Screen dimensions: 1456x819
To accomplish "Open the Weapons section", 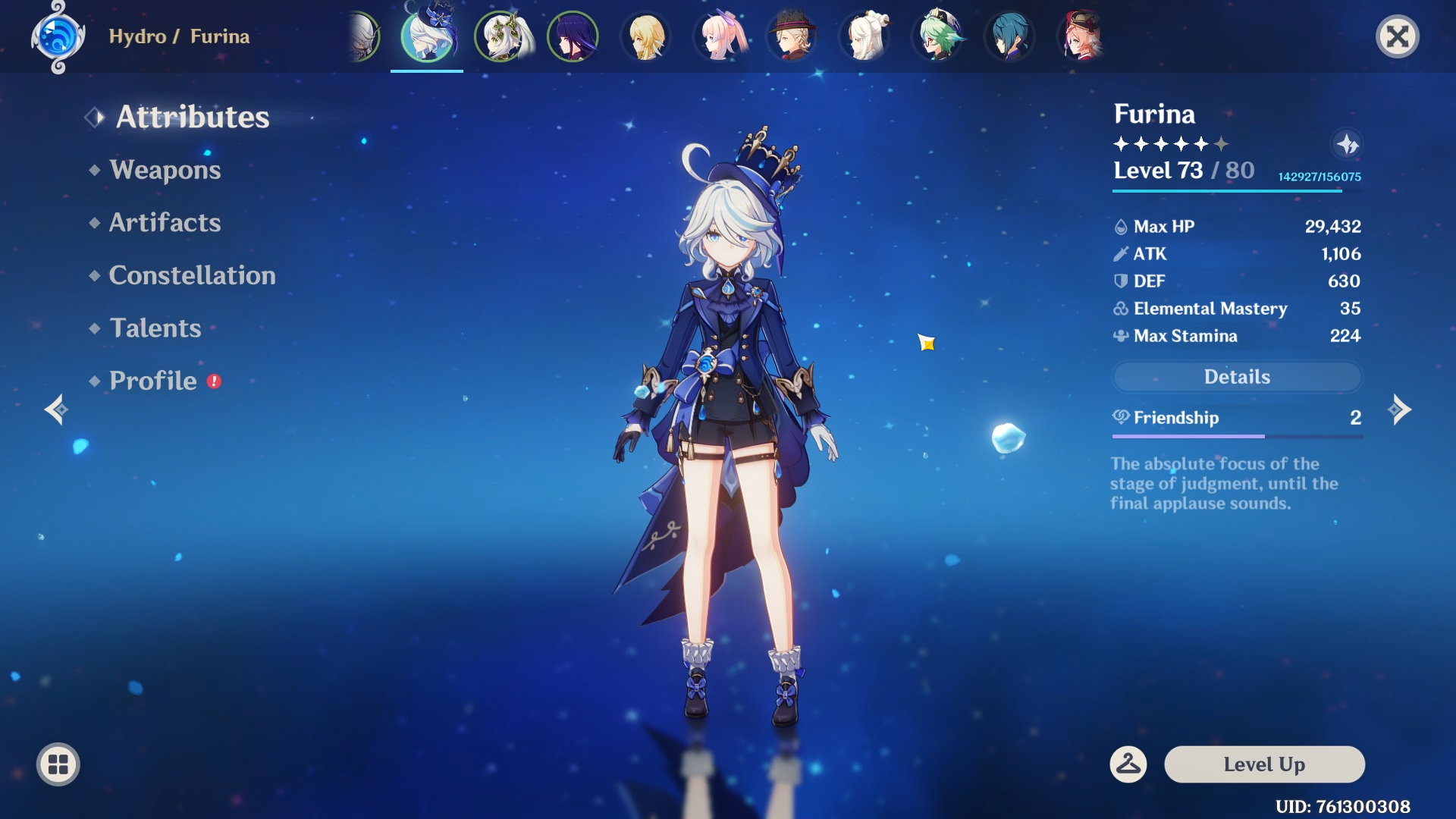I will coord(164,170).
